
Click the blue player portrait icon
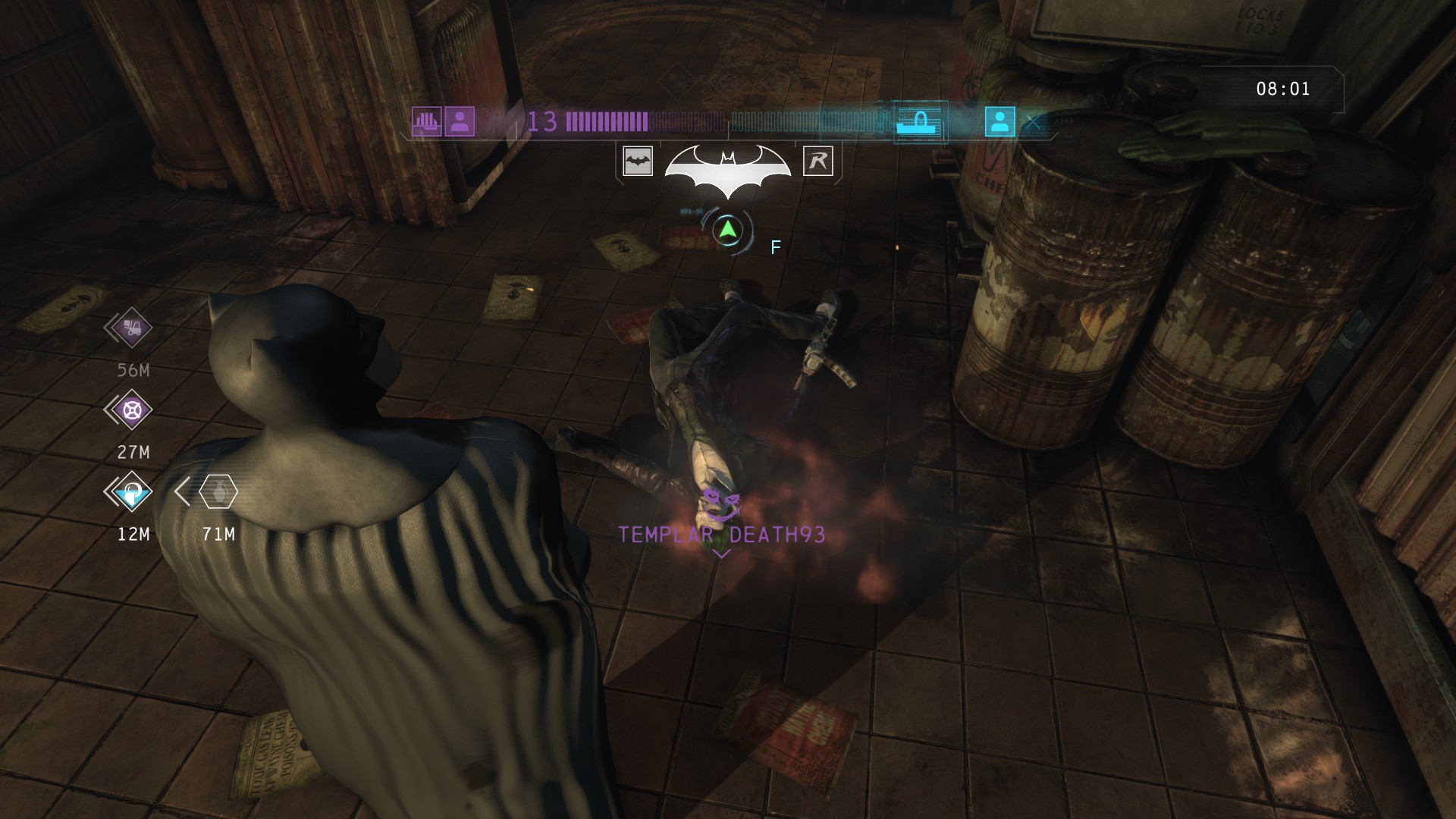[999, 121]
